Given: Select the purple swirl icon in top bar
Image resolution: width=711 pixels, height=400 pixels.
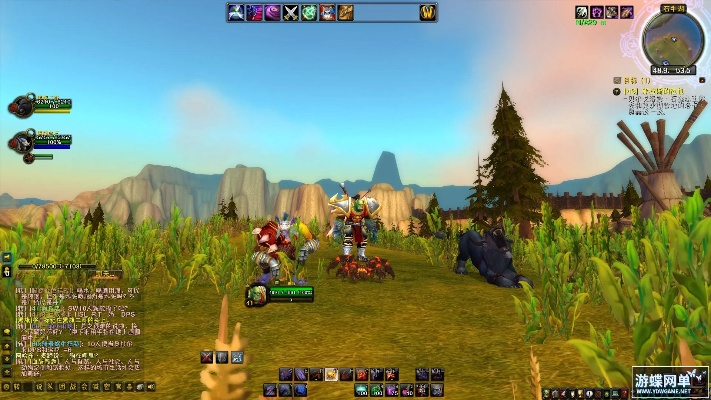Looking at the screenshot, I should point(273,13).
